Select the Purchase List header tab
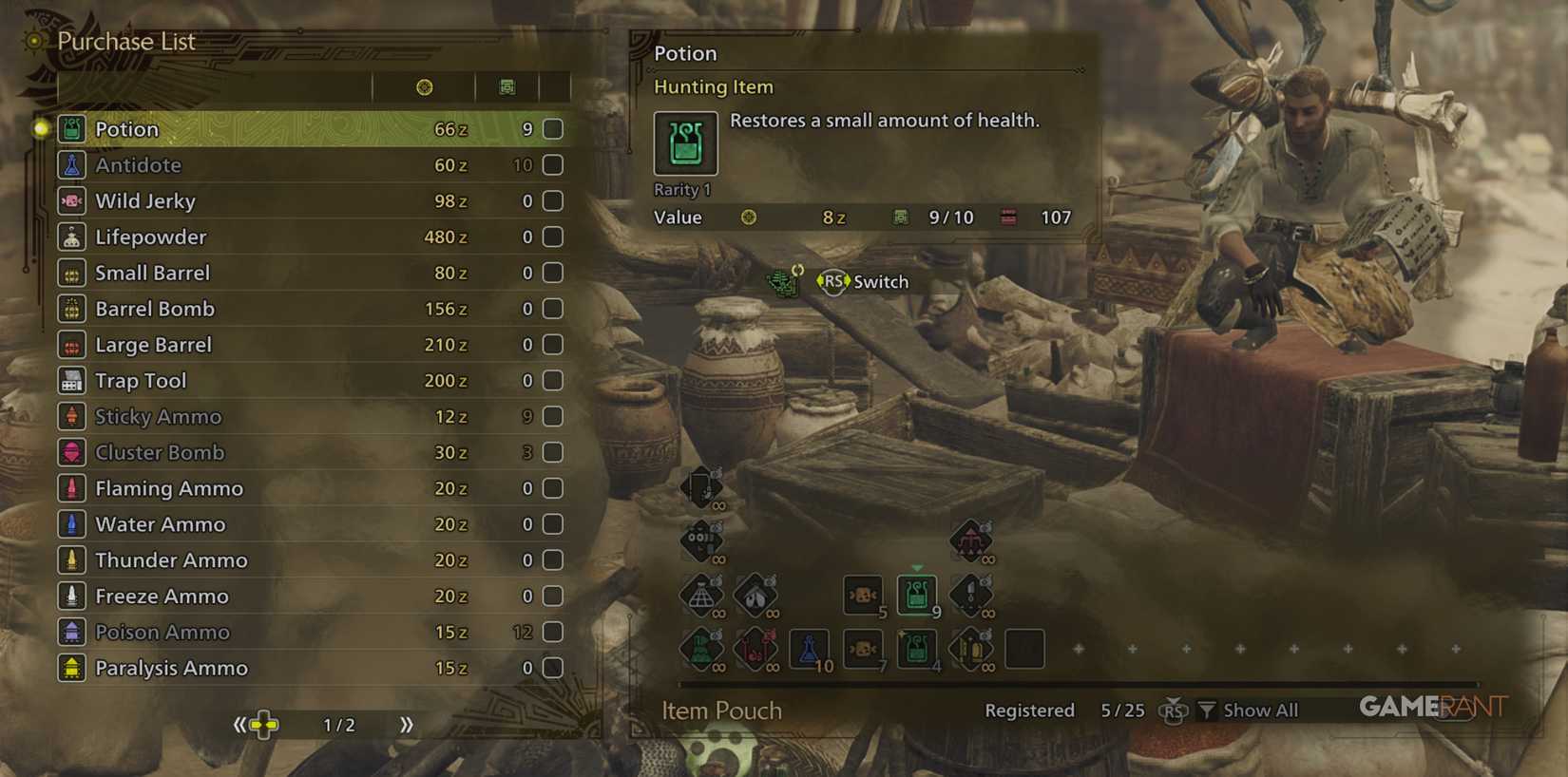The width and height of the screenshot is (1568, 777). click(126, 42)
